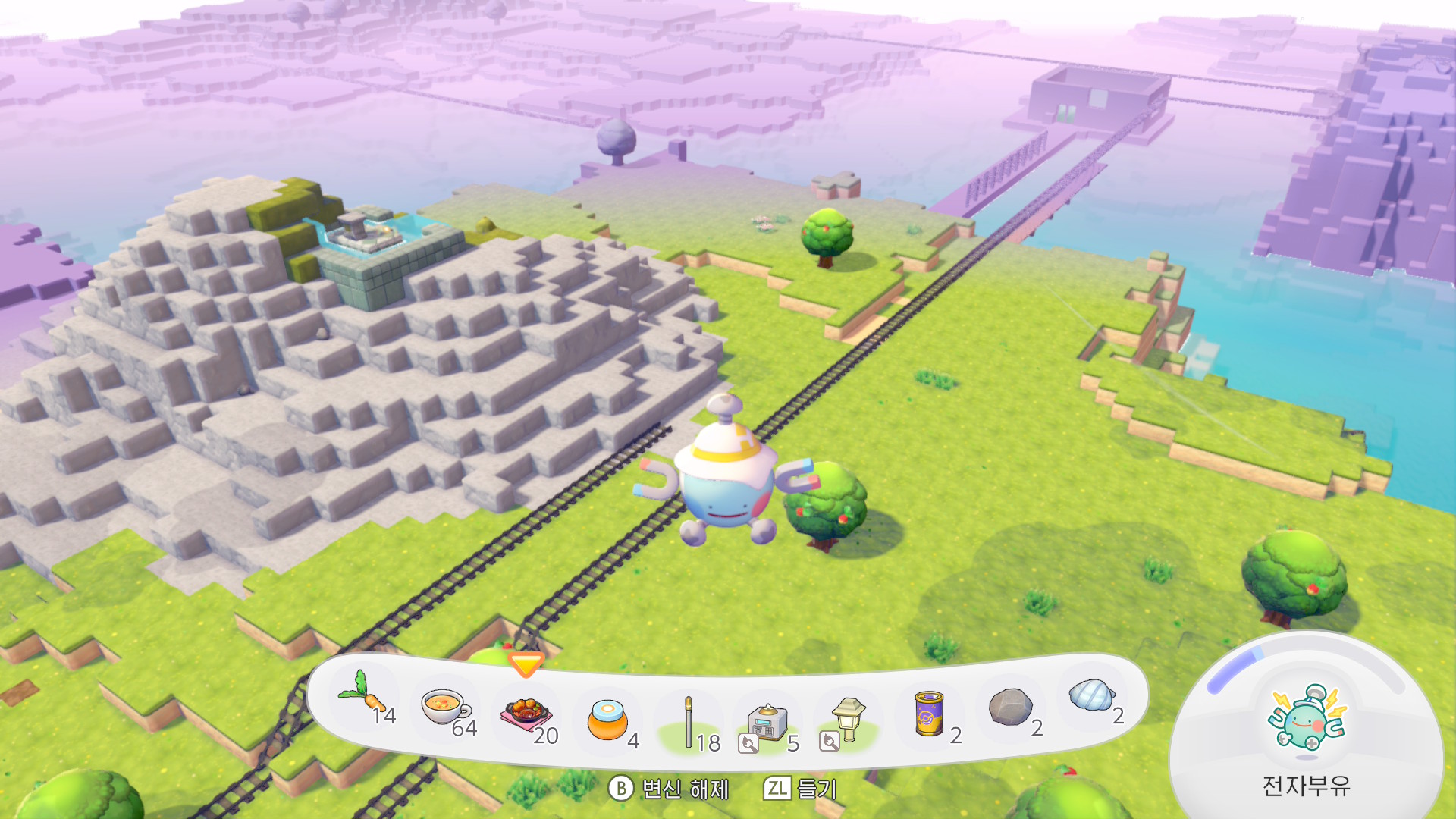
Task: Pick the stew skillet dish slot
Action: pyautogui.click(x=526, y=715)
